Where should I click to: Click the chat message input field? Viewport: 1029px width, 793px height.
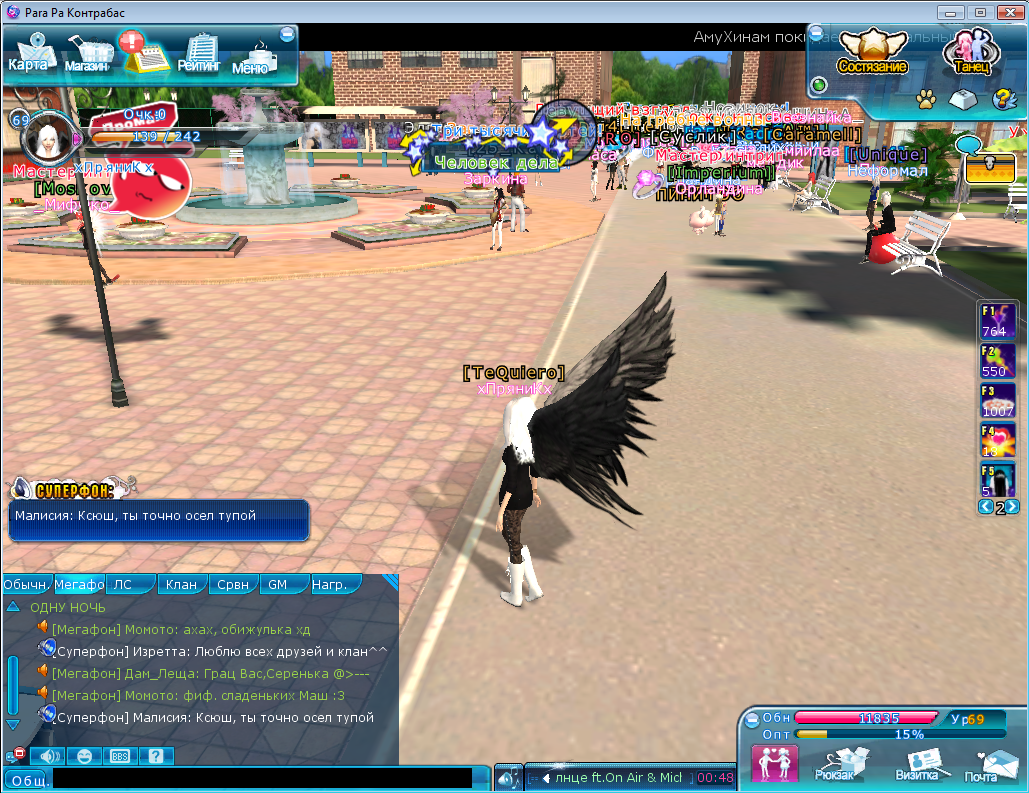[x=262, y=778]
